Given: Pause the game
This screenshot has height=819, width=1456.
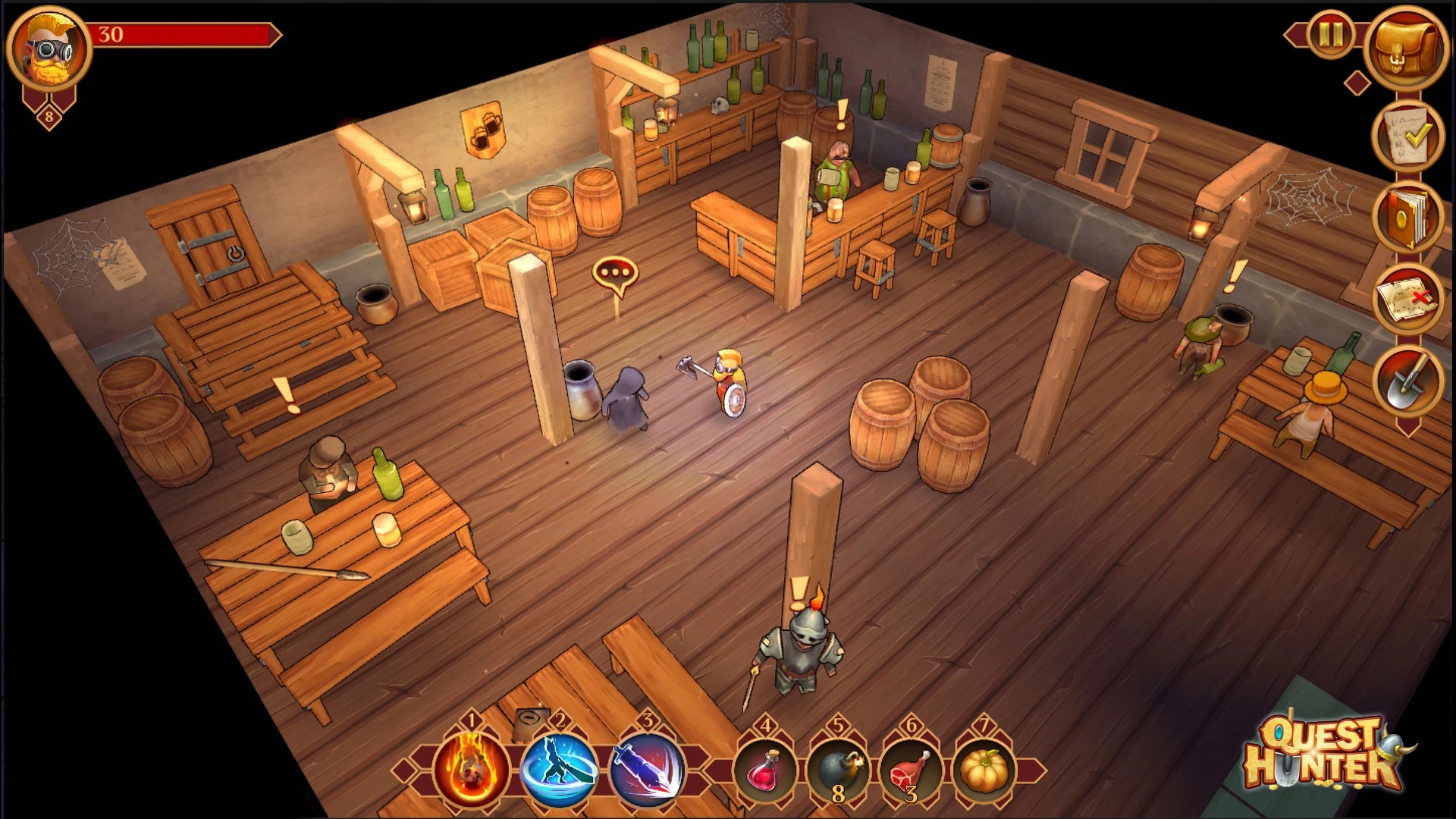Looking at the screenshot, I should click(1330, 35).
